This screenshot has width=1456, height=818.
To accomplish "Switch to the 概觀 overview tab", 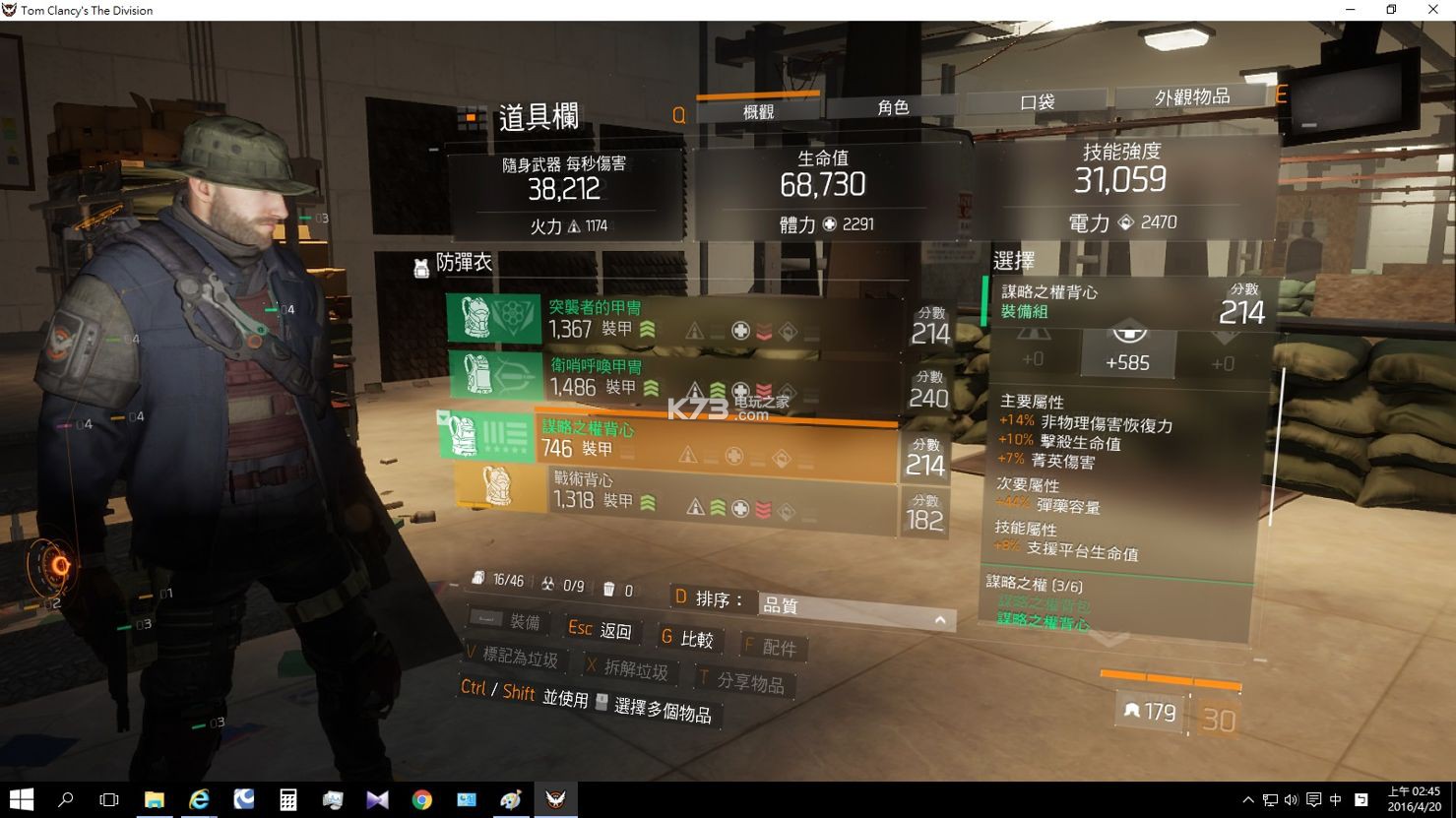I will (x=758, y=111).
